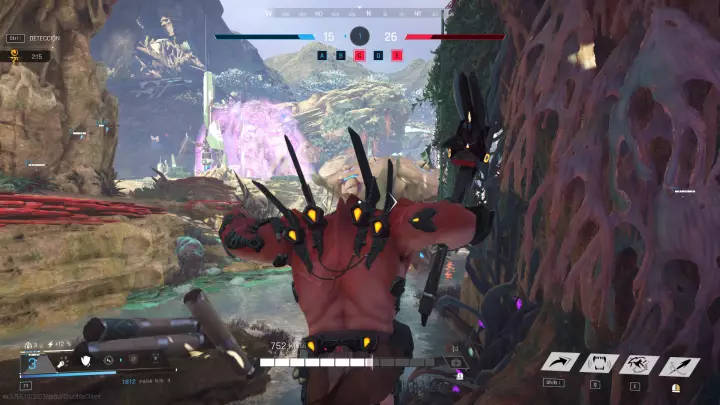Click the compass heading strip
This screenshot has height=405, width=720.
tap(359, 14)
